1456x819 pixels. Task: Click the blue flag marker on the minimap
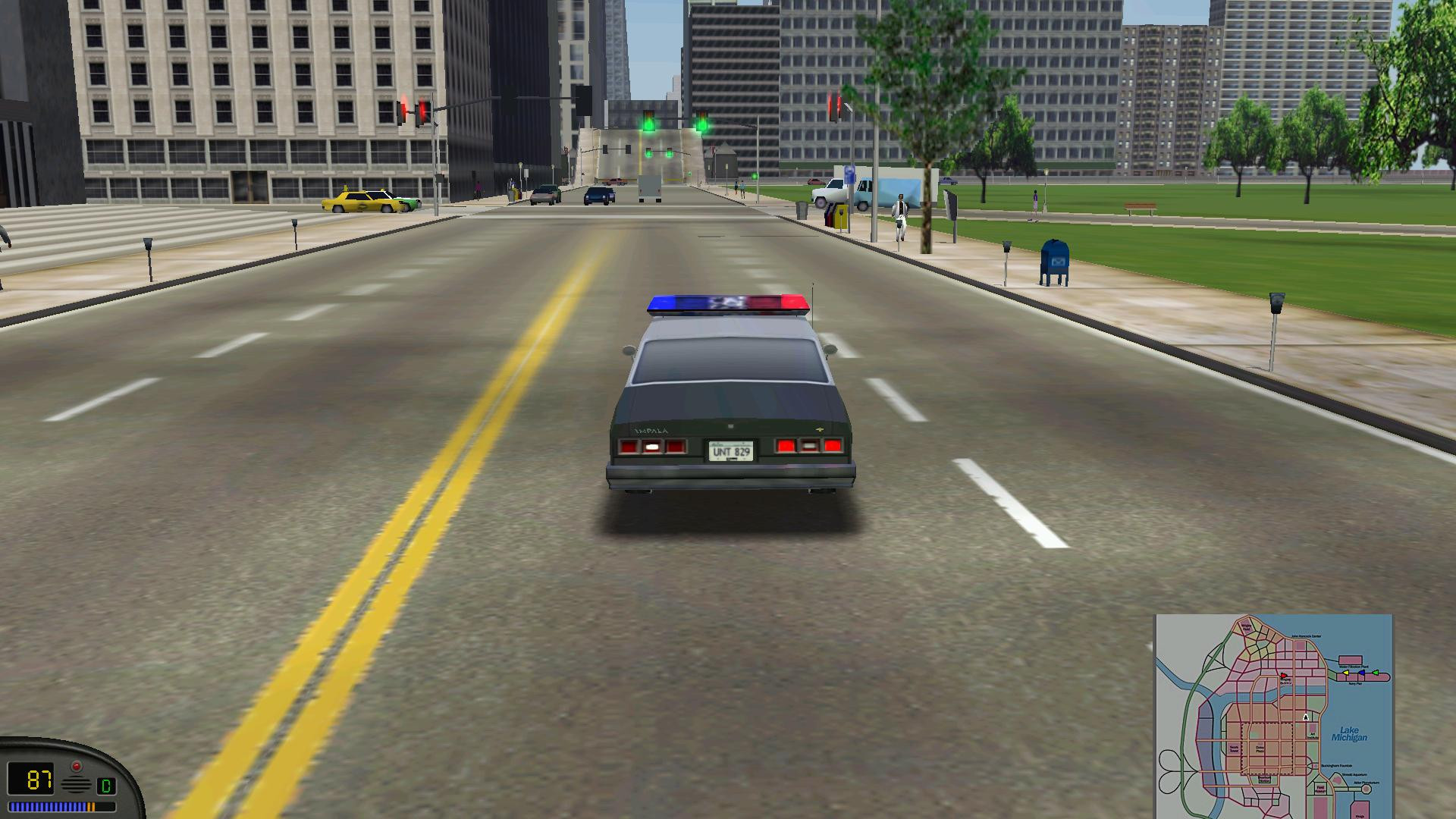point(1362,673)
